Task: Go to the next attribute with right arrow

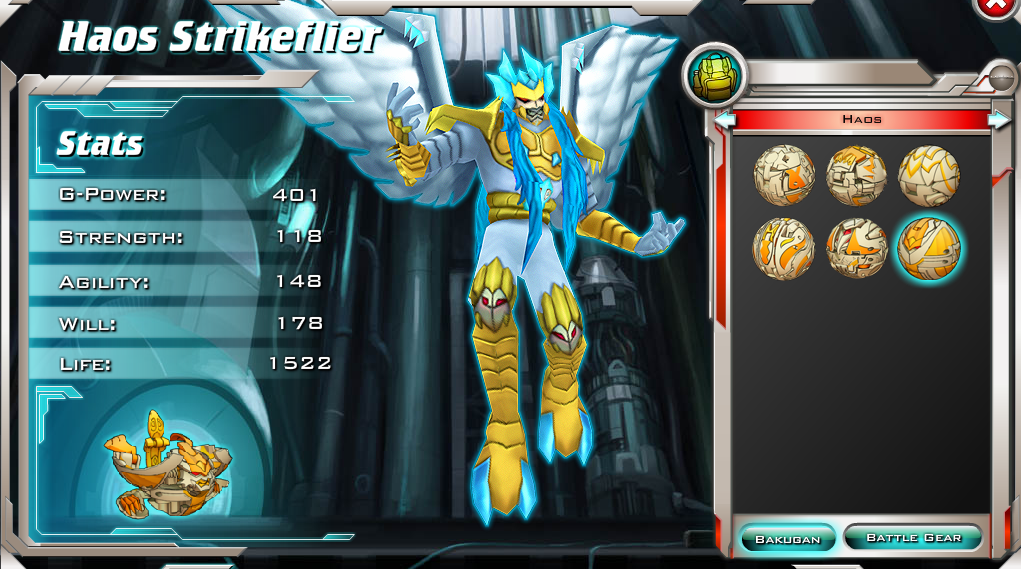Action: coord(998,120)
